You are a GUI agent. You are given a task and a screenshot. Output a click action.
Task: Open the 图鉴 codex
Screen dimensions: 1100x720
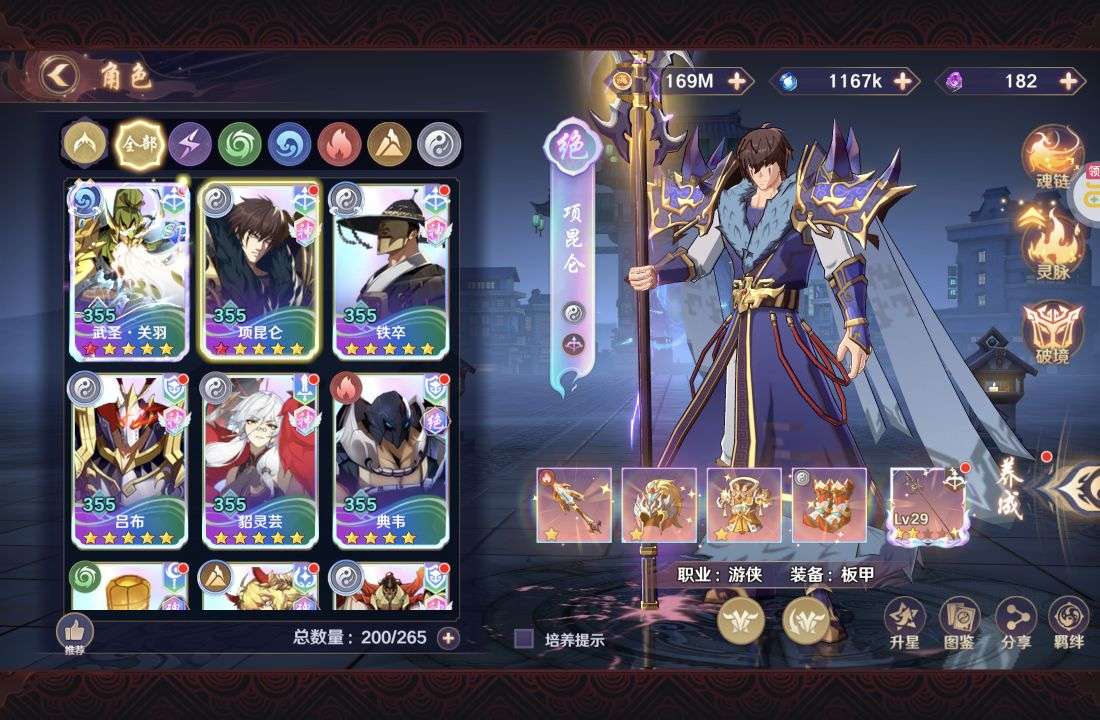(959, 623)
